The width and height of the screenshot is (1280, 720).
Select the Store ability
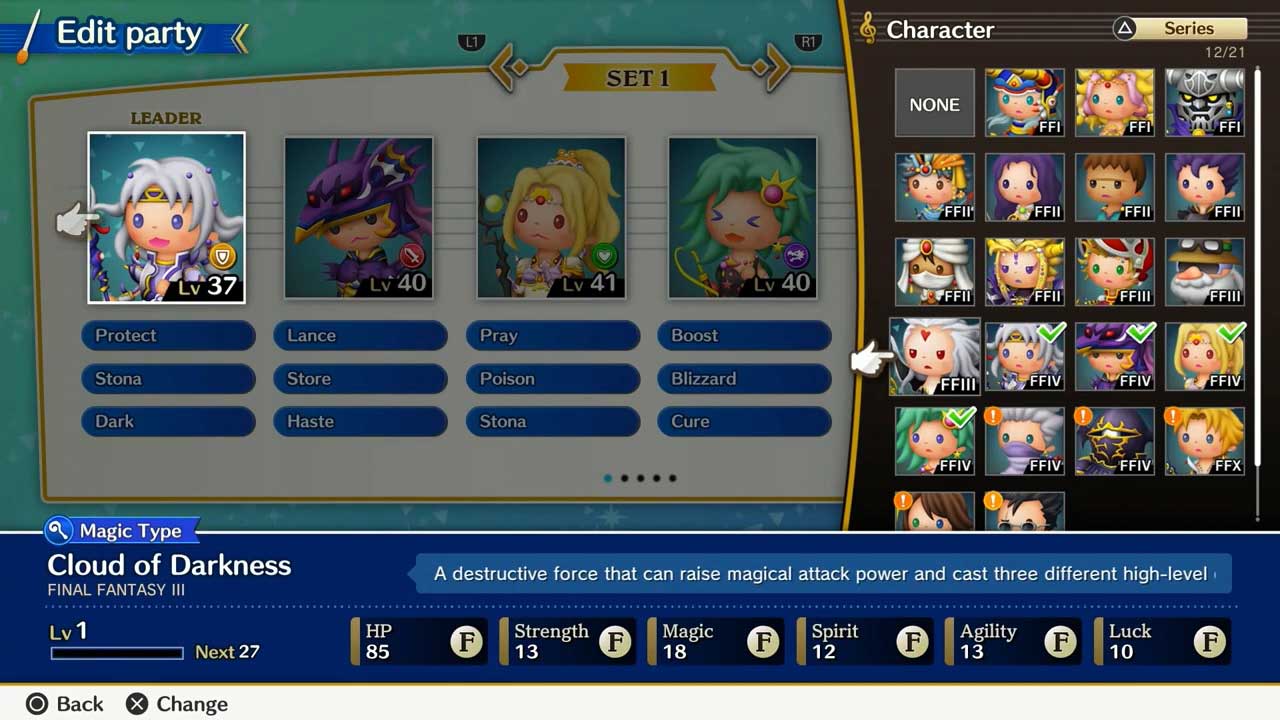[360, 378]
